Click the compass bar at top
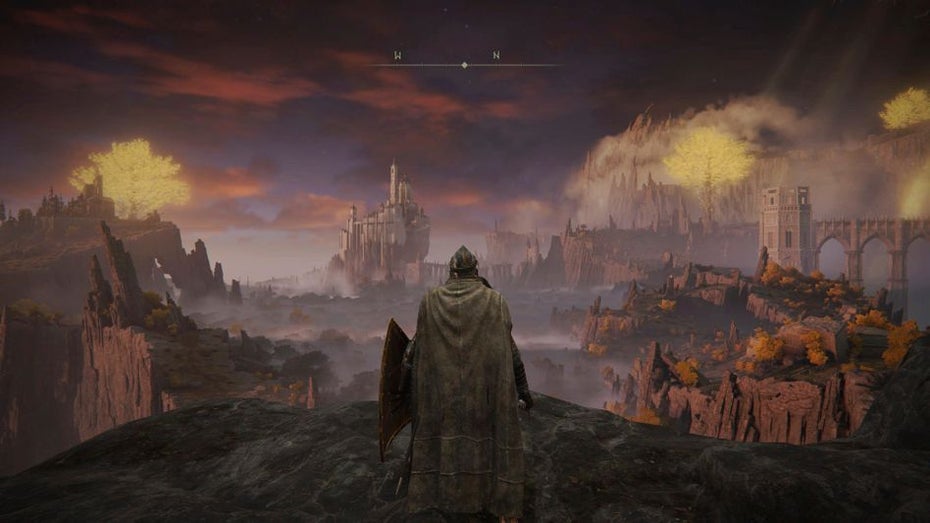 click(x=464, y=64)
